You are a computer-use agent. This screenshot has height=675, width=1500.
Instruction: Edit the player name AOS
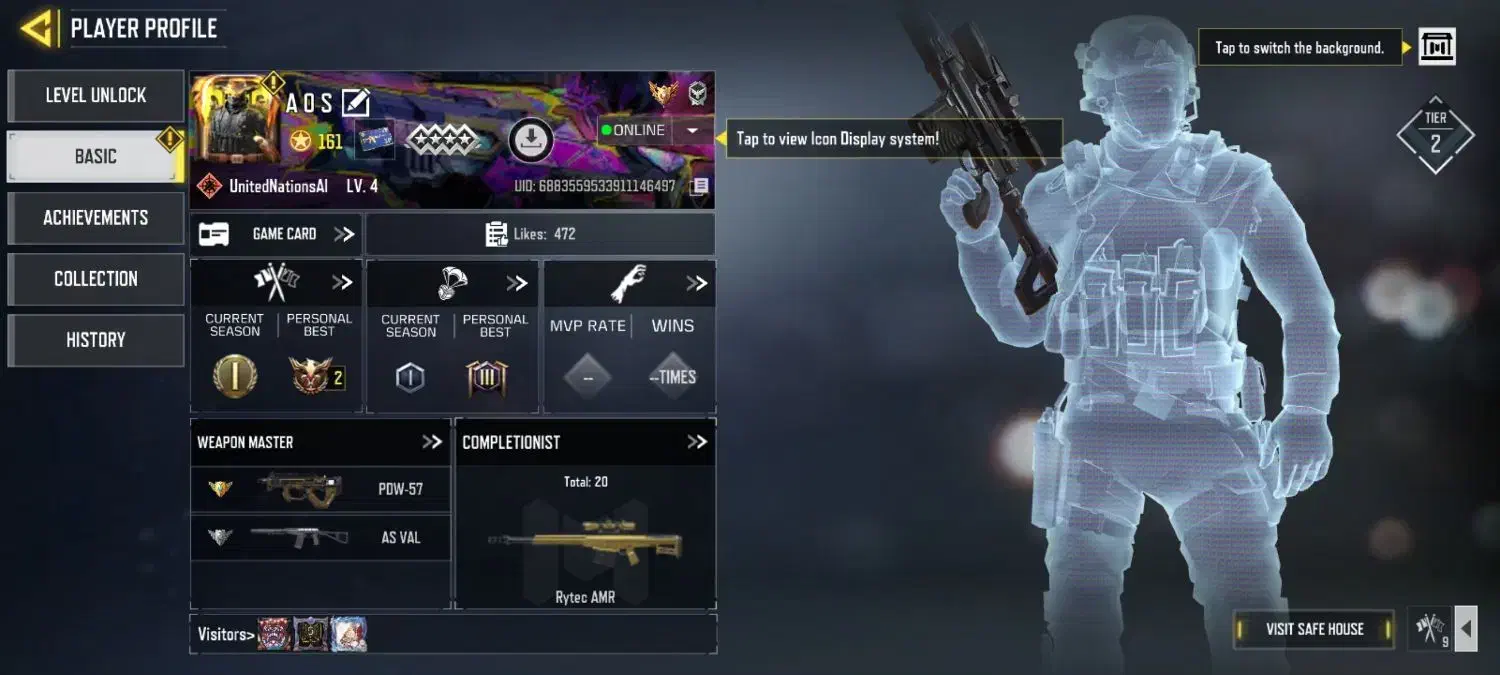(356, 102)
